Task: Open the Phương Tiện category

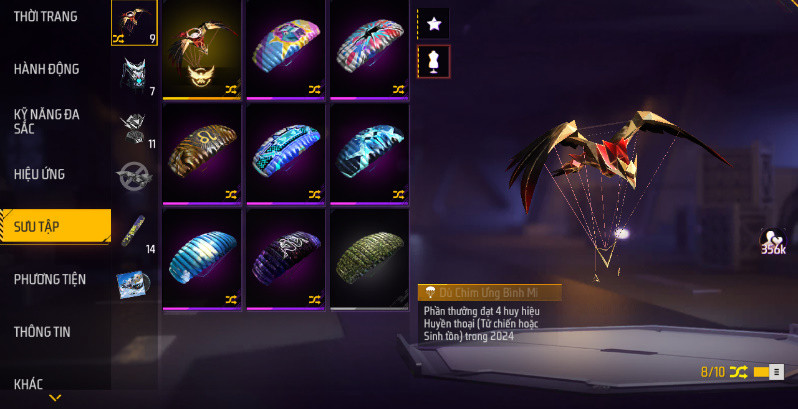Action: (50, 279)
